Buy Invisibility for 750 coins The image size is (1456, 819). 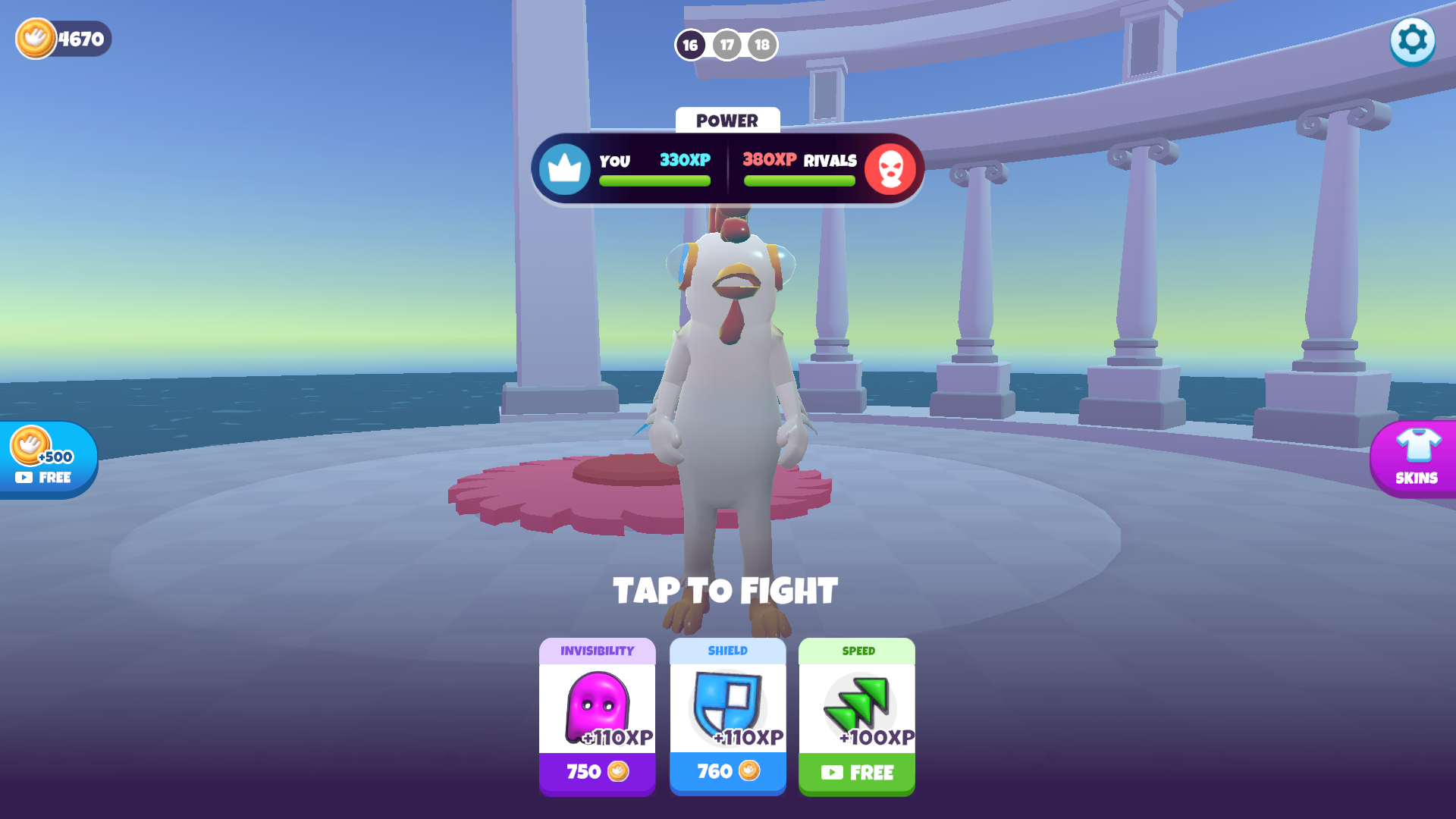pos(597,772)
